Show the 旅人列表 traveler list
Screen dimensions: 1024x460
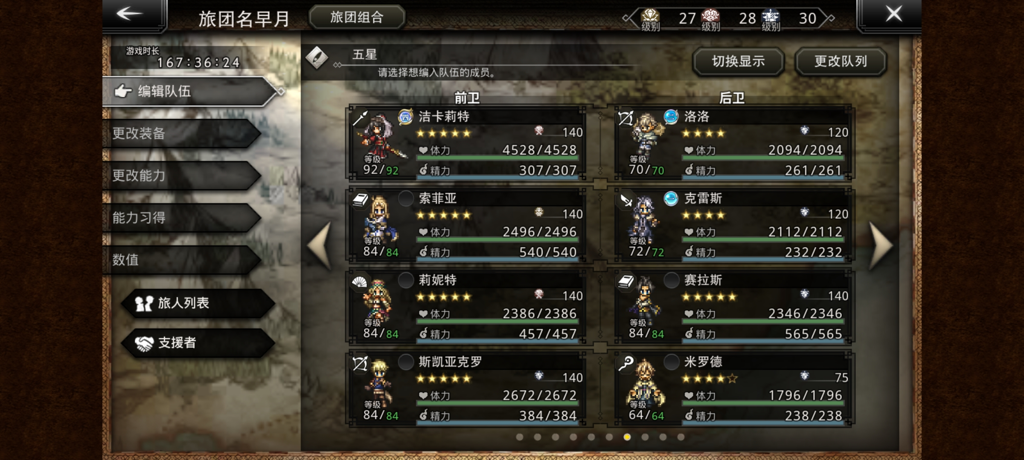pyautogui.click(x=196, y=303)
